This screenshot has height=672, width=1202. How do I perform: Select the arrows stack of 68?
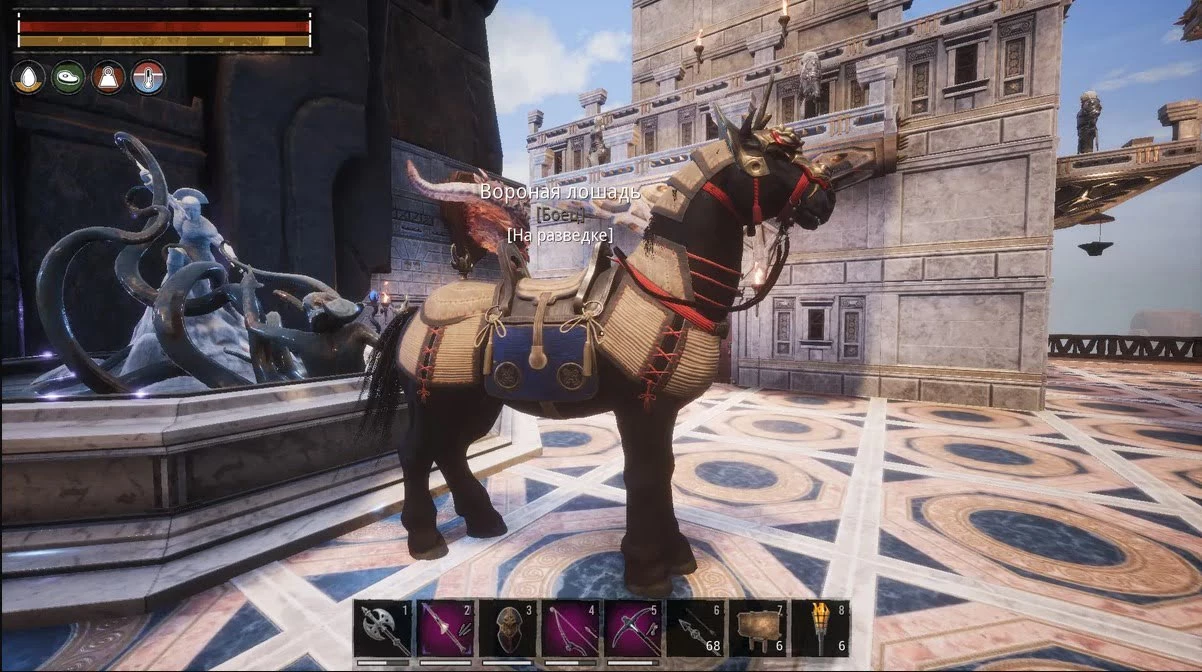[x=696, y=628]
